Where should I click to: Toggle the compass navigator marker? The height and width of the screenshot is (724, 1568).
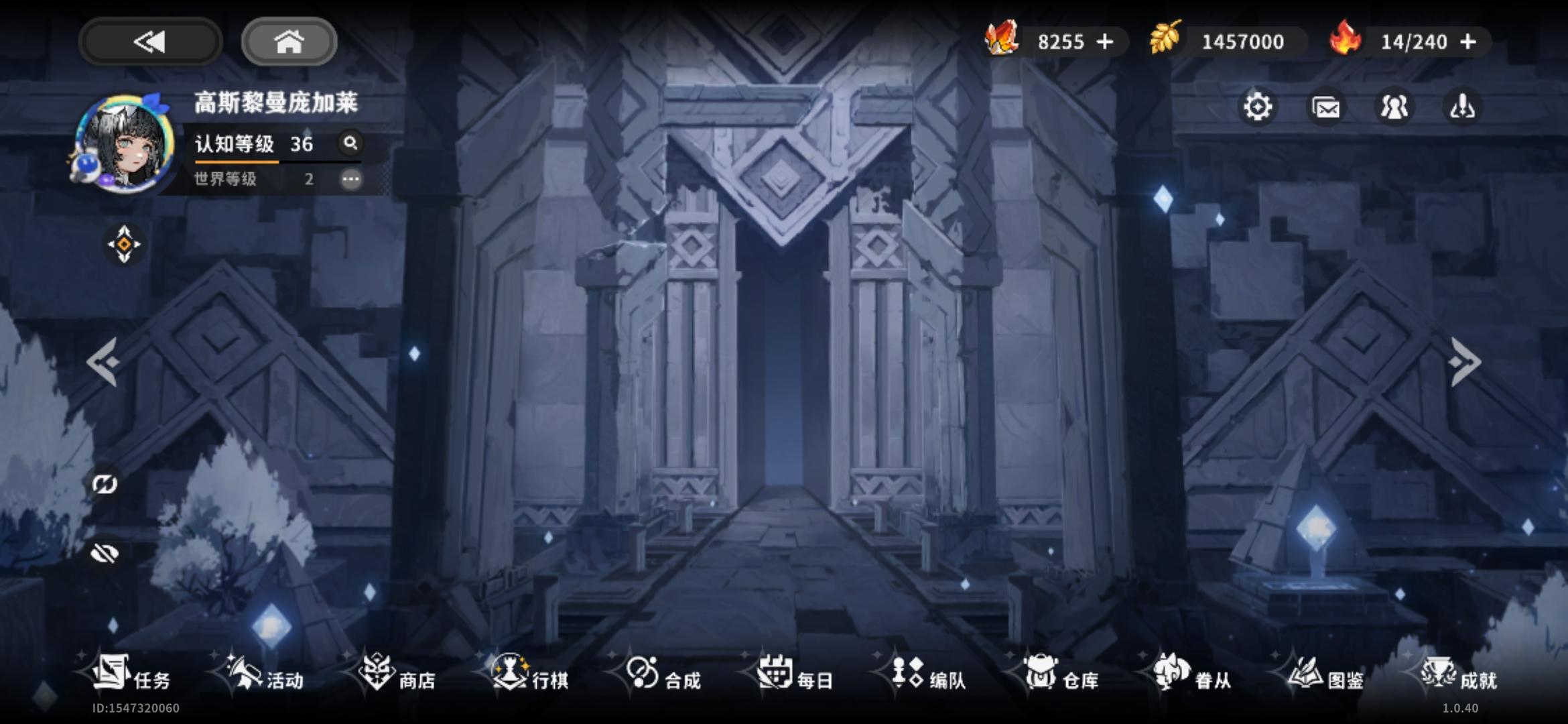(x=123, y=245)
